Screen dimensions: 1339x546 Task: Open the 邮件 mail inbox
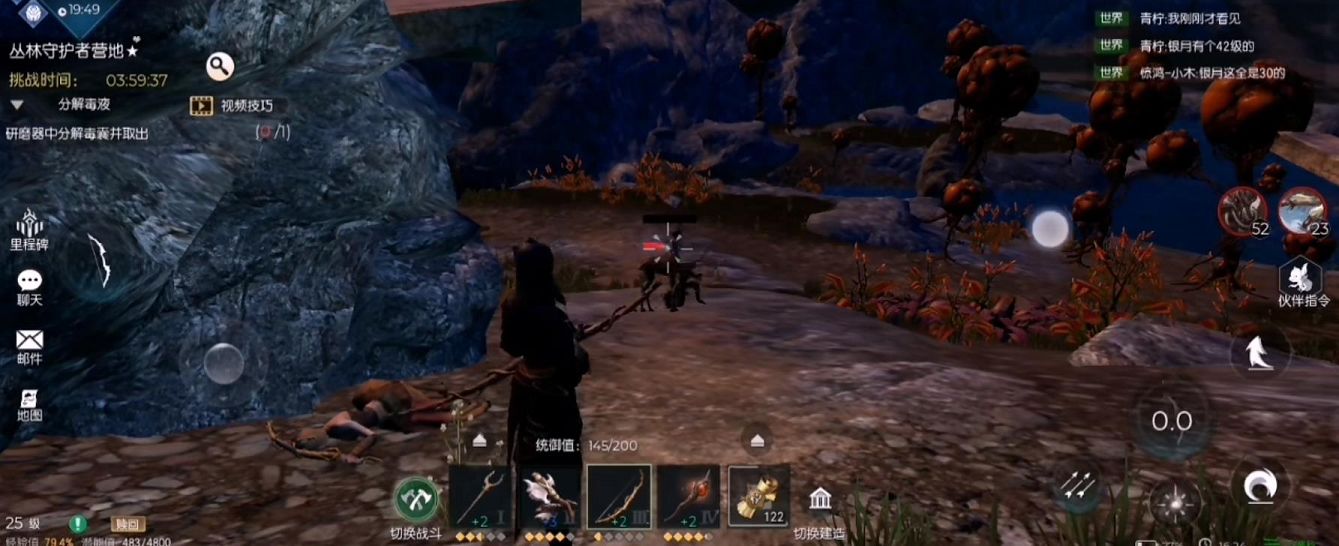tap(29, 346)
